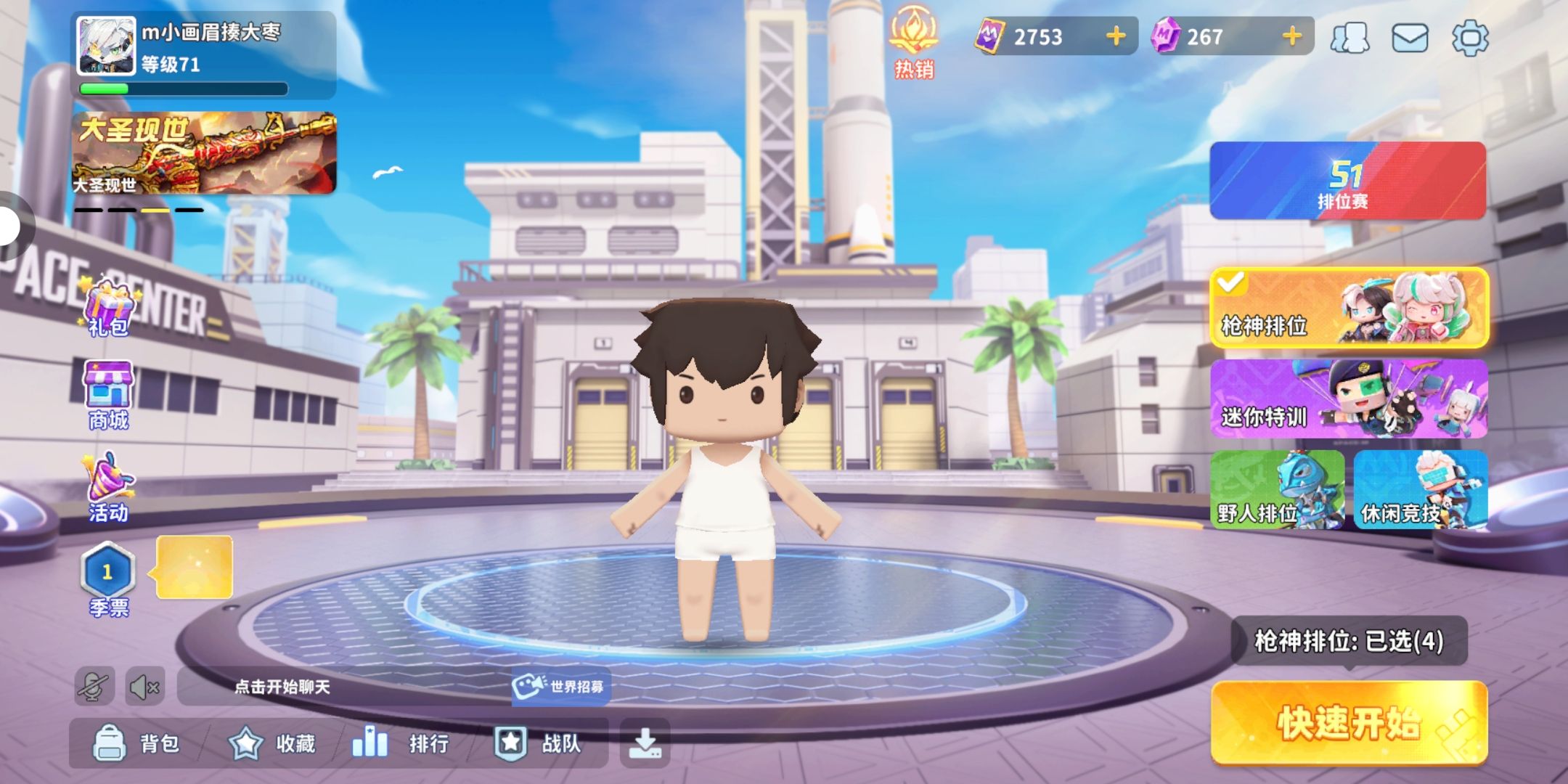
Task: Pick the 野人排位 mode
Action: tap(1277, 490)
